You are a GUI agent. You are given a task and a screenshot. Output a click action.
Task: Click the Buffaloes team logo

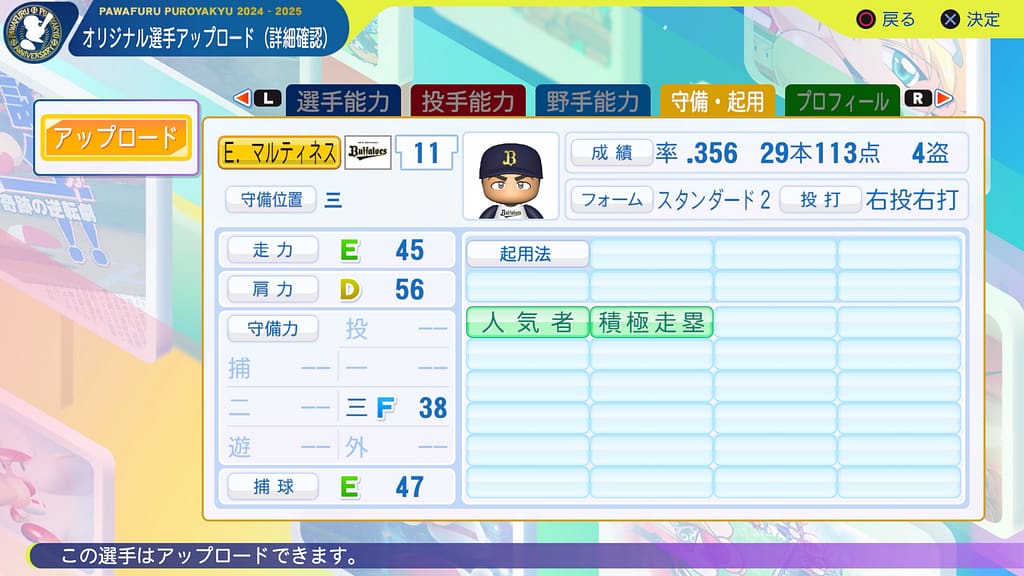point(368,152)
